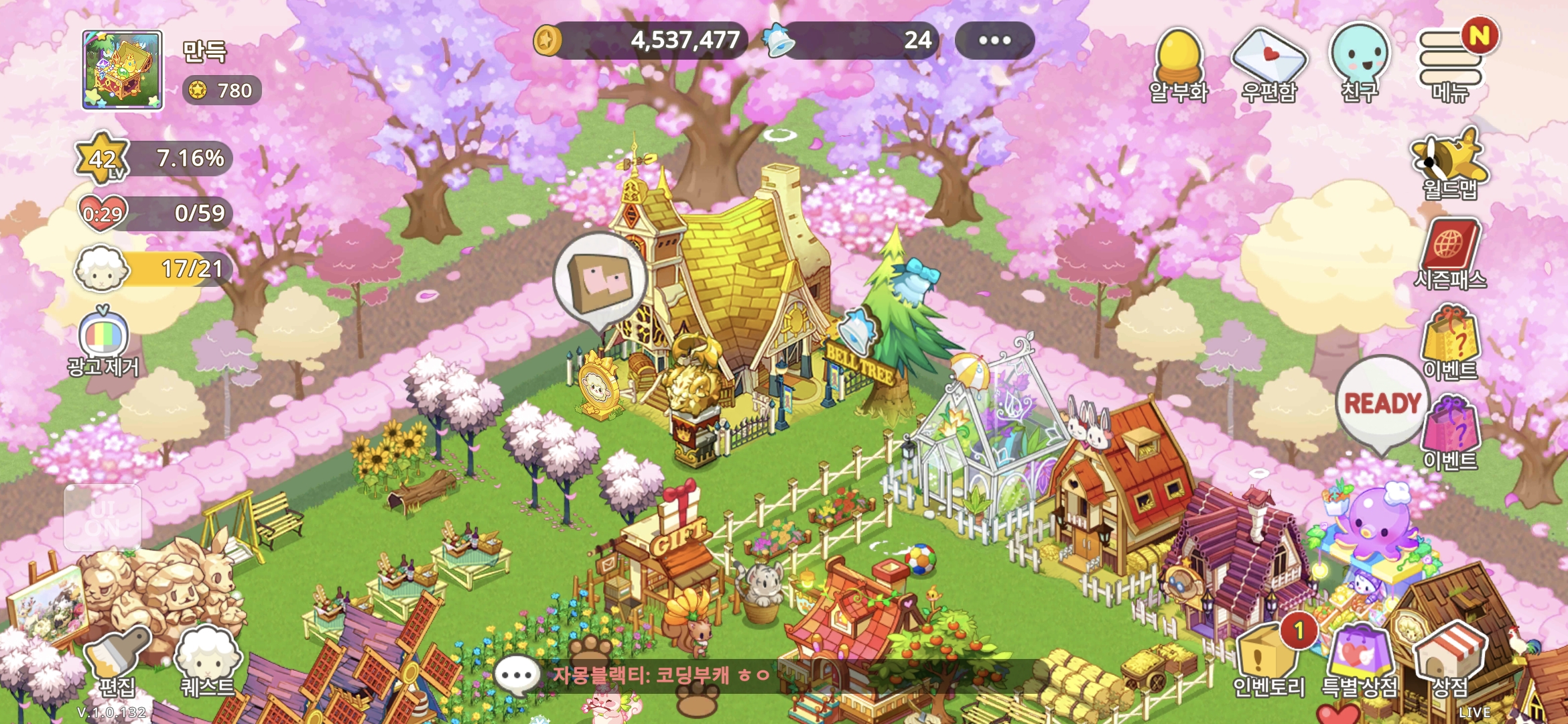Open the yellow gift box event

(1450, 342)
